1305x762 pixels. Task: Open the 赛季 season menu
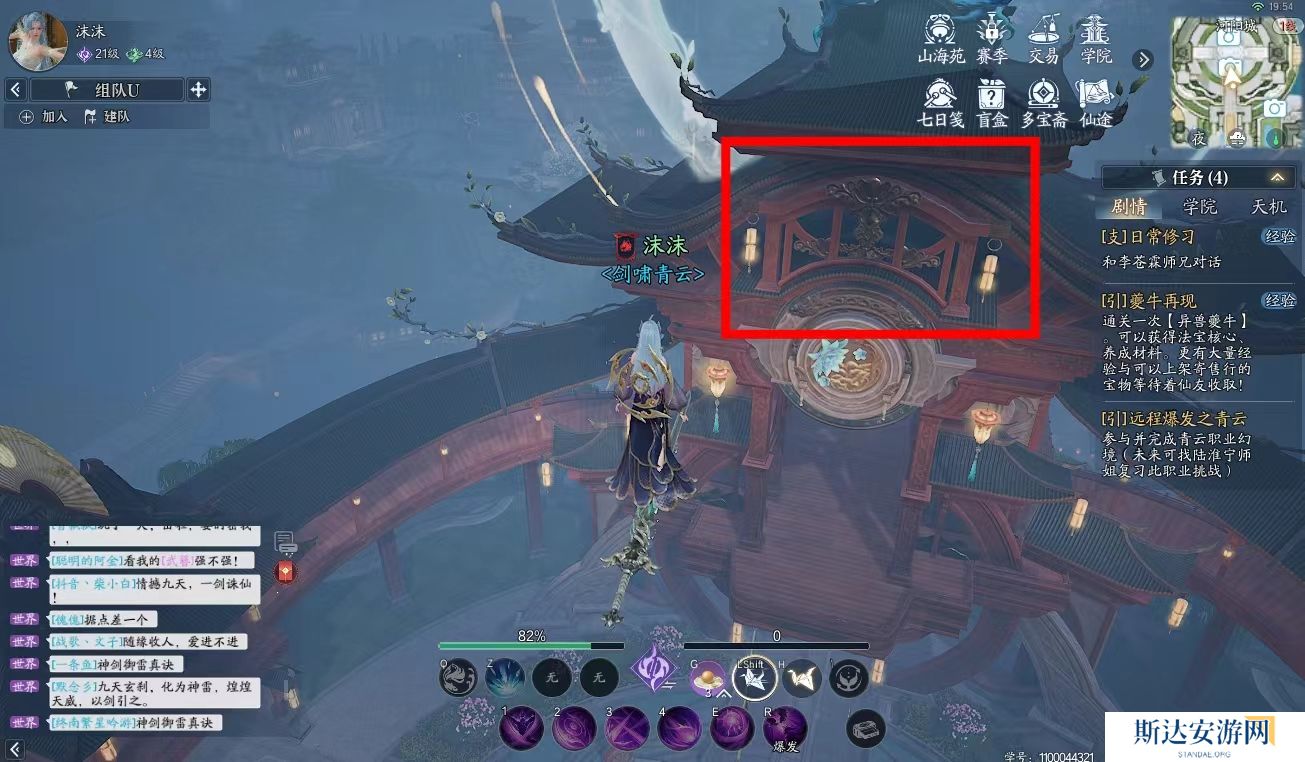992,38
